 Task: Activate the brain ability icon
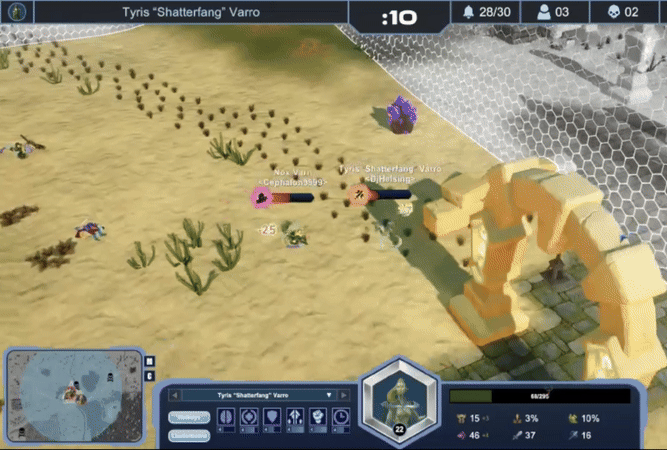[x=225, y=416]
